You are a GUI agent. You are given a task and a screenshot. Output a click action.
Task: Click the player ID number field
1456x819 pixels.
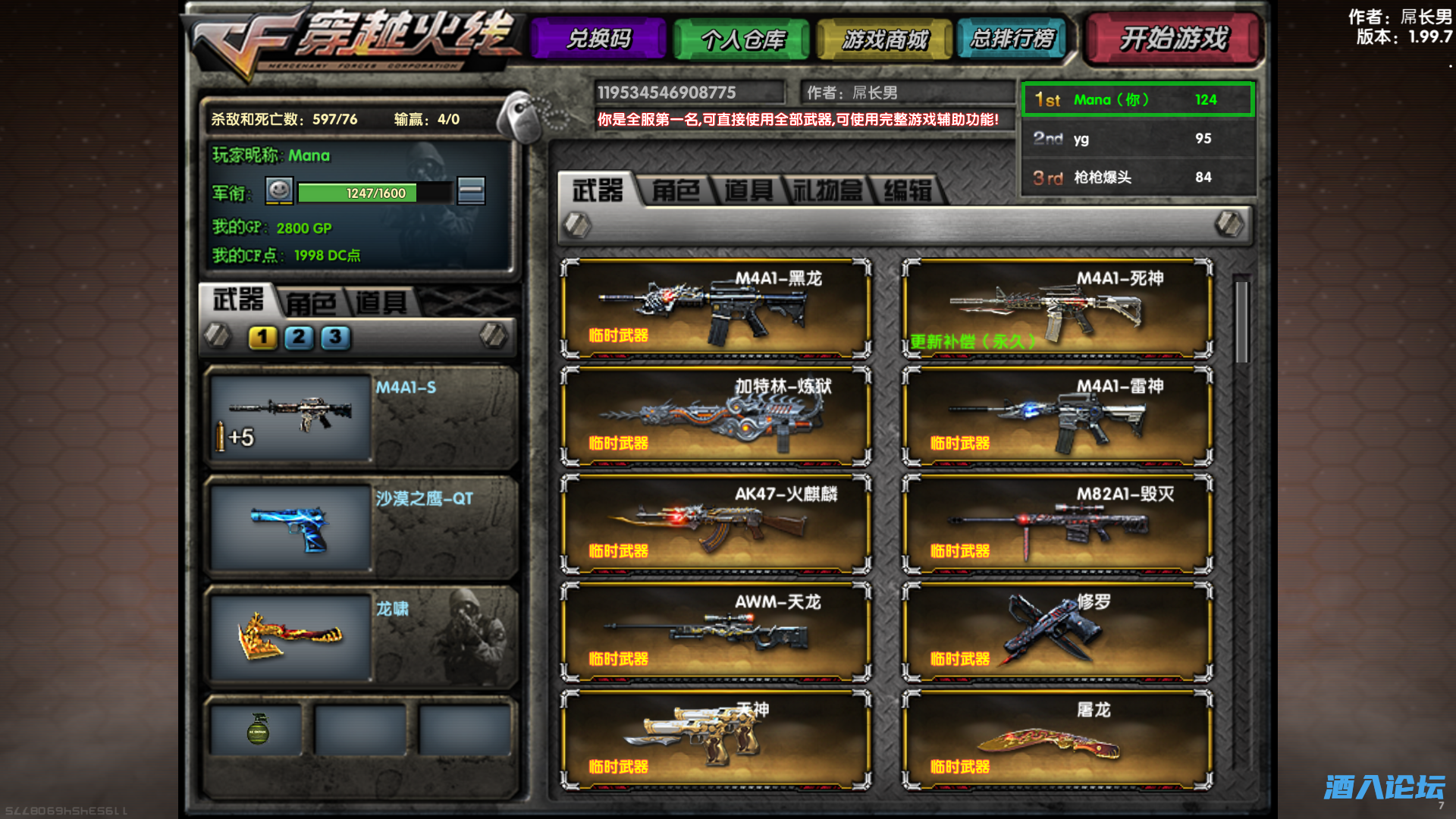(x=690, y=93)
